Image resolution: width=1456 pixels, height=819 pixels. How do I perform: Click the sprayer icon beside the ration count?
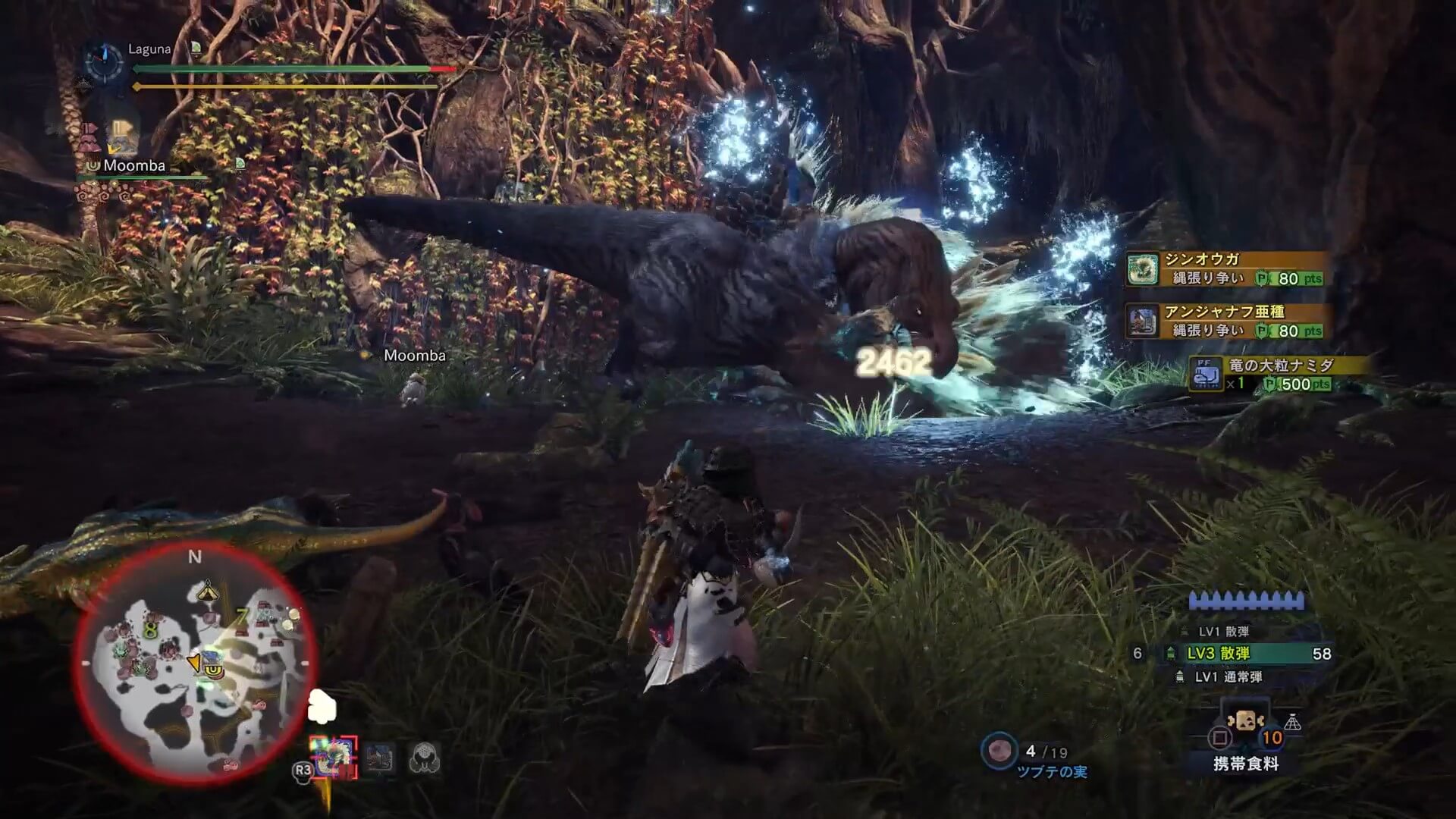(x=1293, y=721)
